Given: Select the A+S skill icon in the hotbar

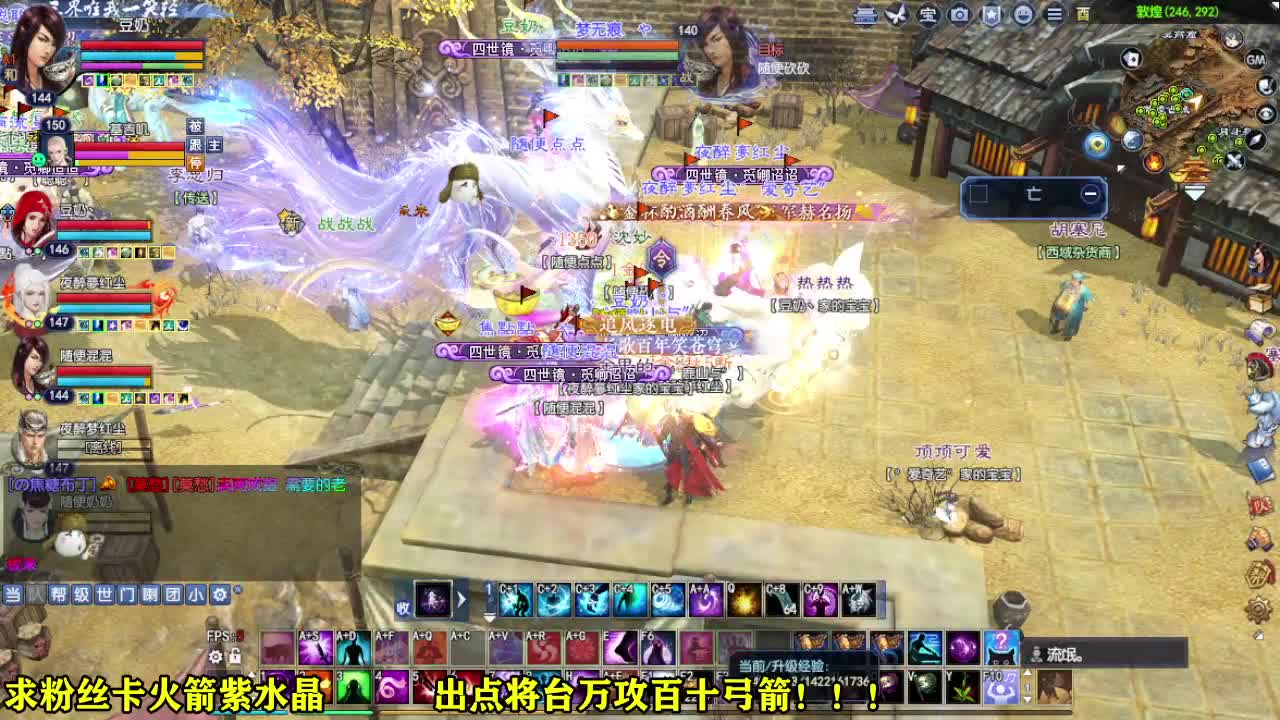Looking at the screenshot, I should pyautogui.click(x=315, y=646).
